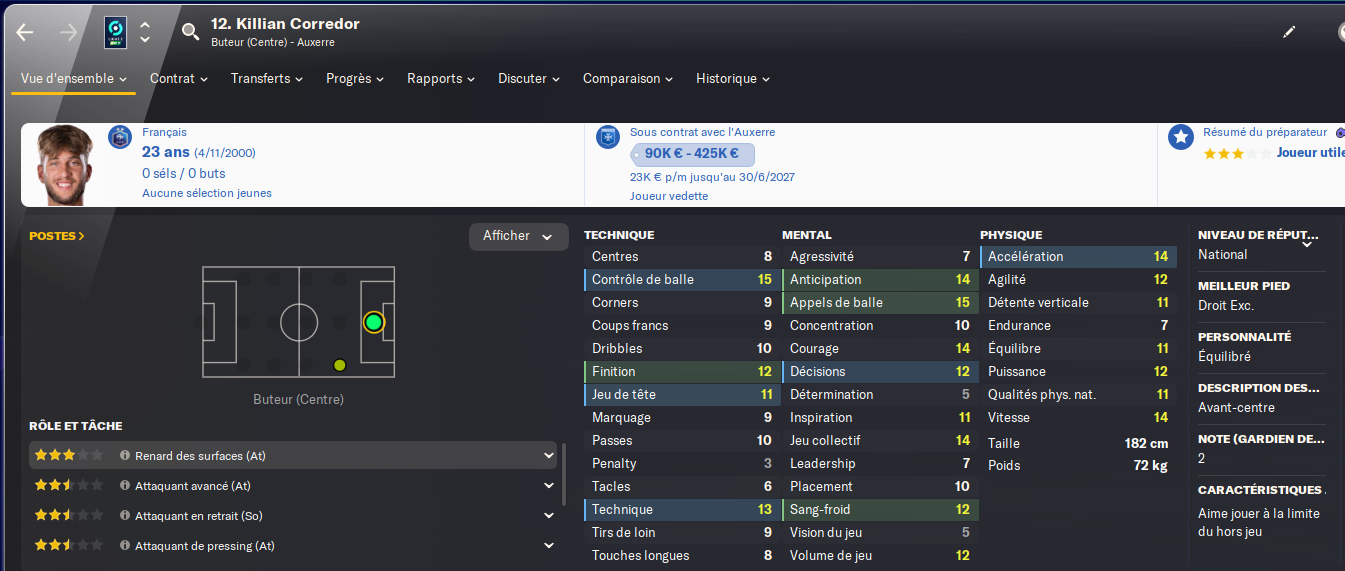
Task: Expand the Attaquant avancé role row
Action: click(x=548, y=486)
